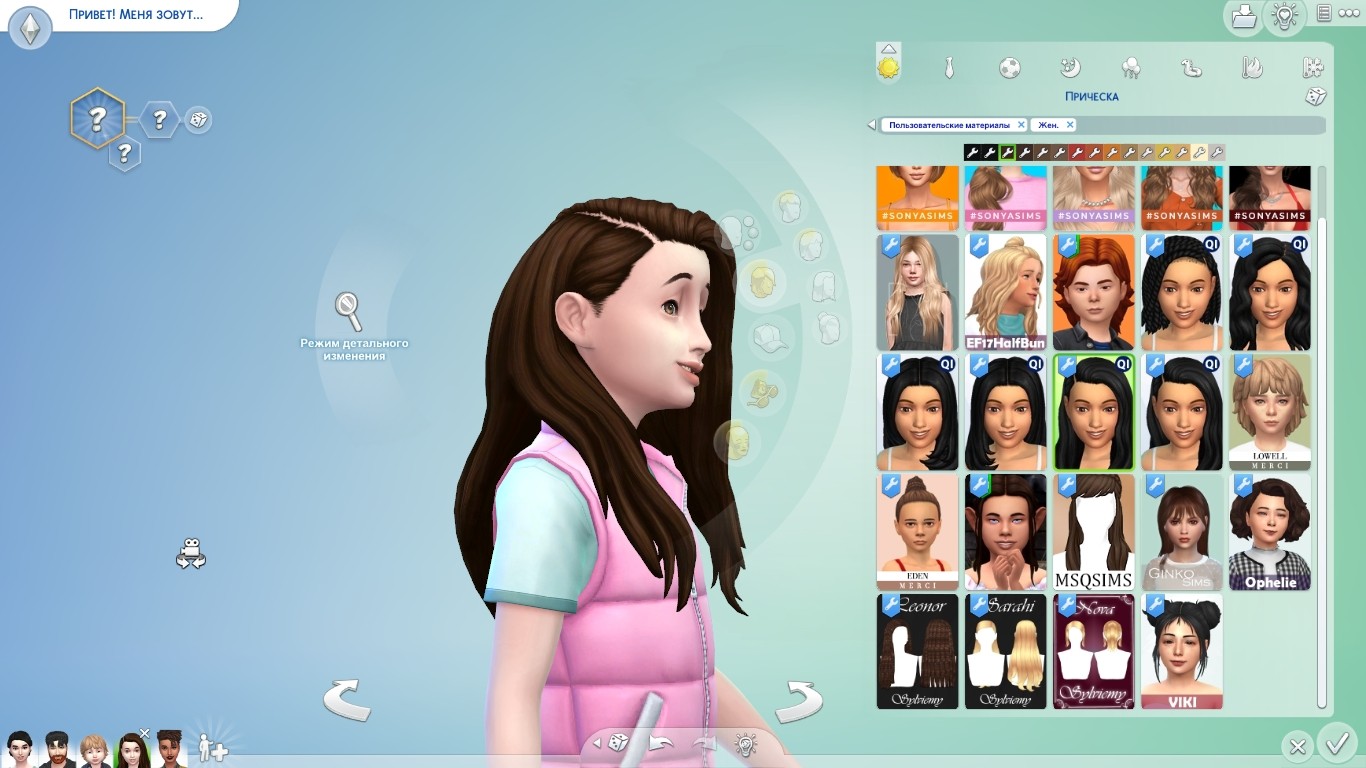Pick the Ophelie curly hairstyle

click(x=1269, y=532)
